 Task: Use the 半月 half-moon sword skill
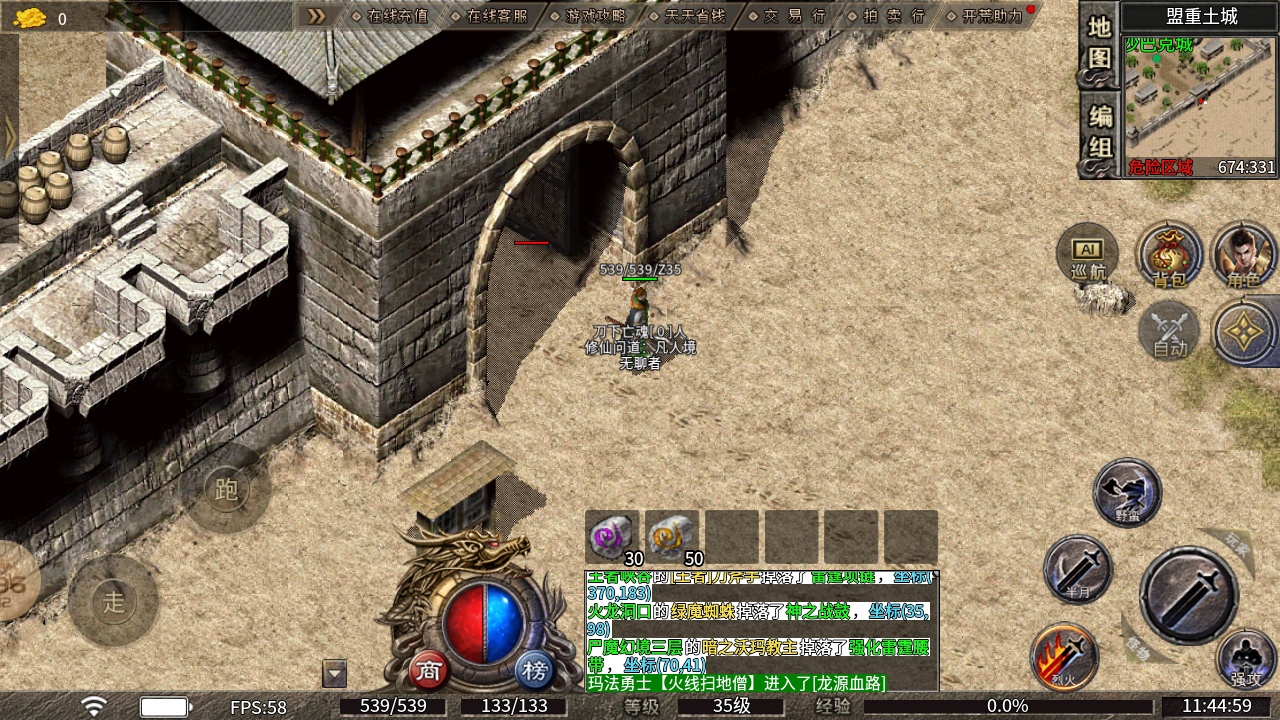tap(1077, 569)
